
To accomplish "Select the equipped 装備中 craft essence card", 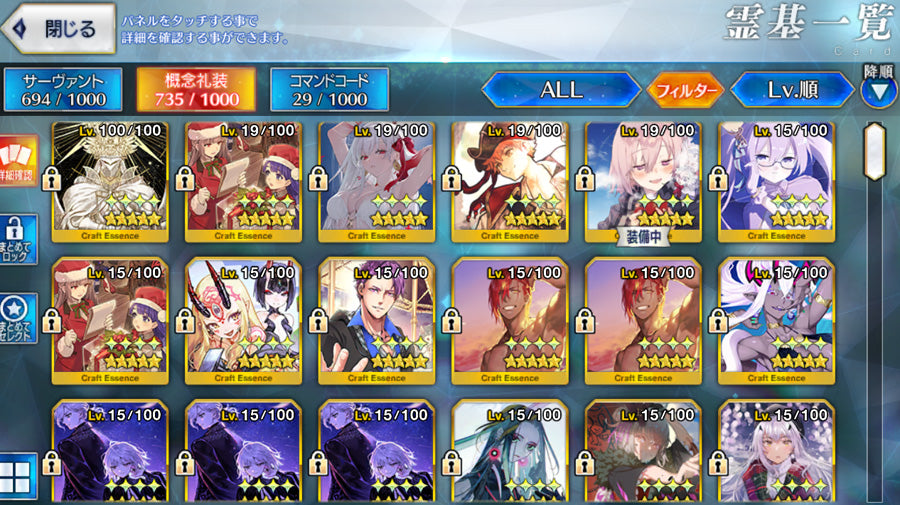I will pos(643,180).
